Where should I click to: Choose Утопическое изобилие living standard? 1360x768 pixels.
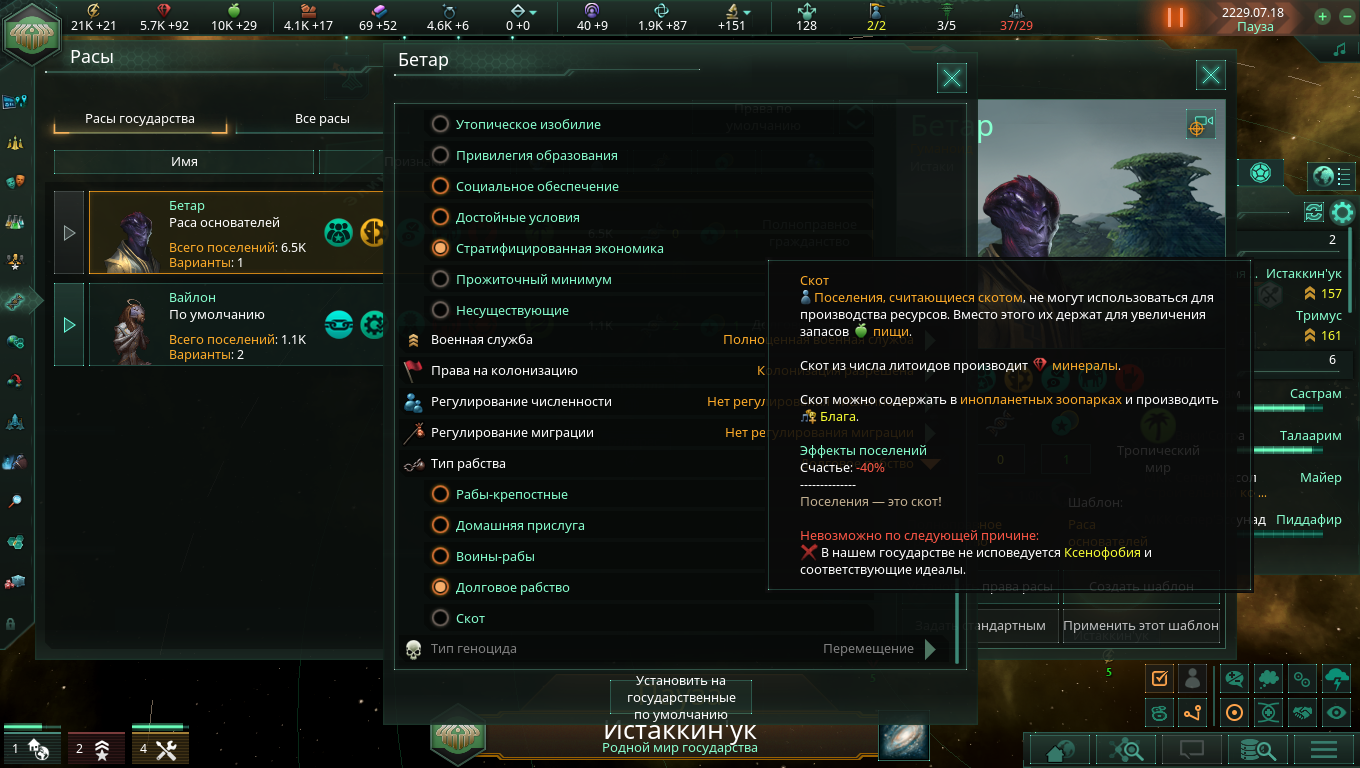[440, 125]
